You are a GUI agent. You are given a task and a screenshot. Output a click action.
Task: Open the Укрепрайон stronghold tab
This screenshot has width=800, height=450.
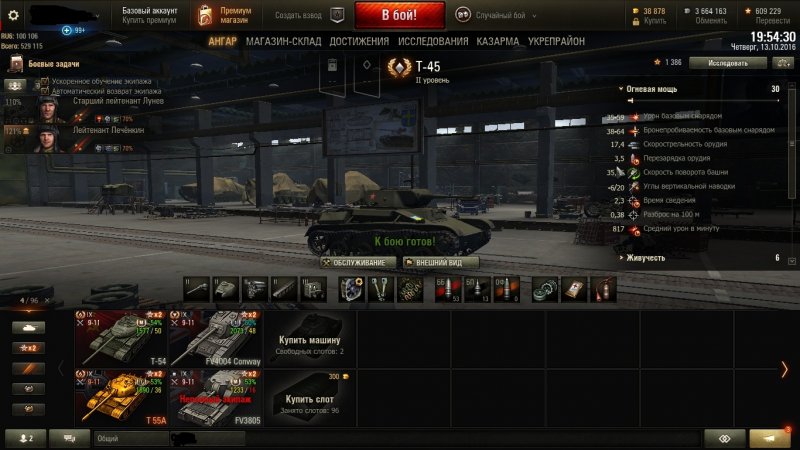559,41
